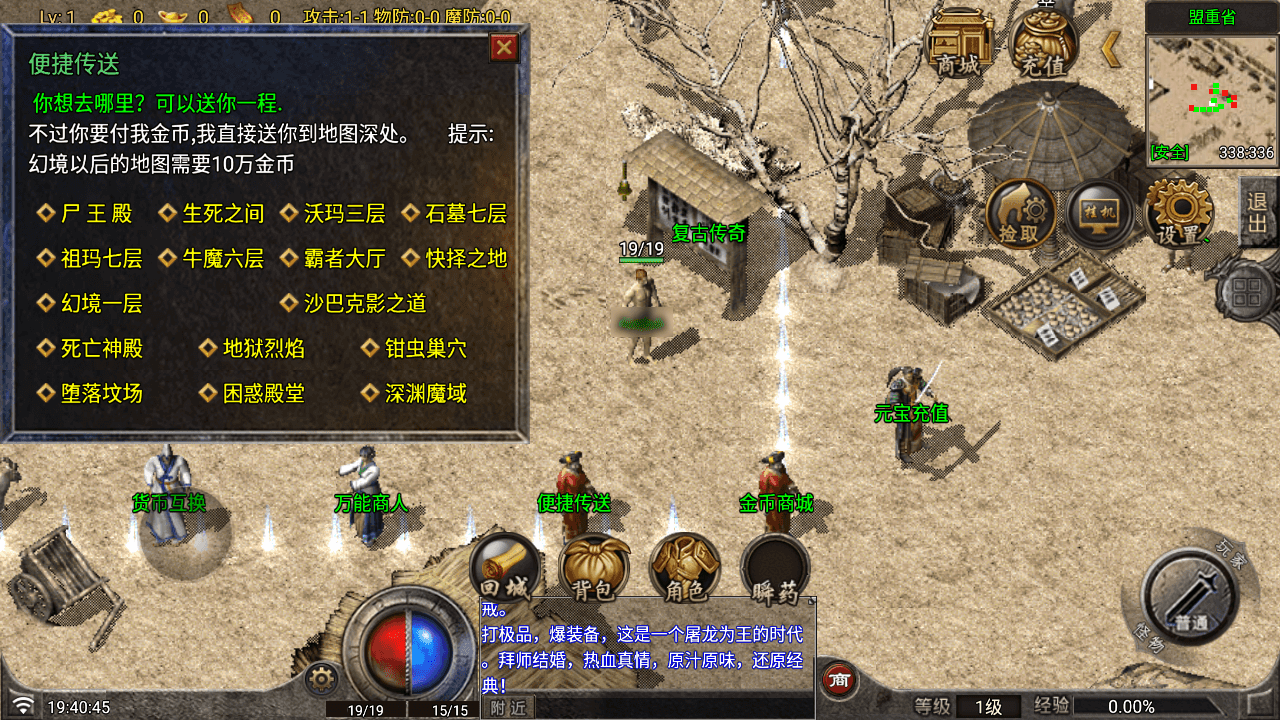Travel to 死亡神殿
The width and height of the screenshot is (1280, 720).
(x=101, y=348)
